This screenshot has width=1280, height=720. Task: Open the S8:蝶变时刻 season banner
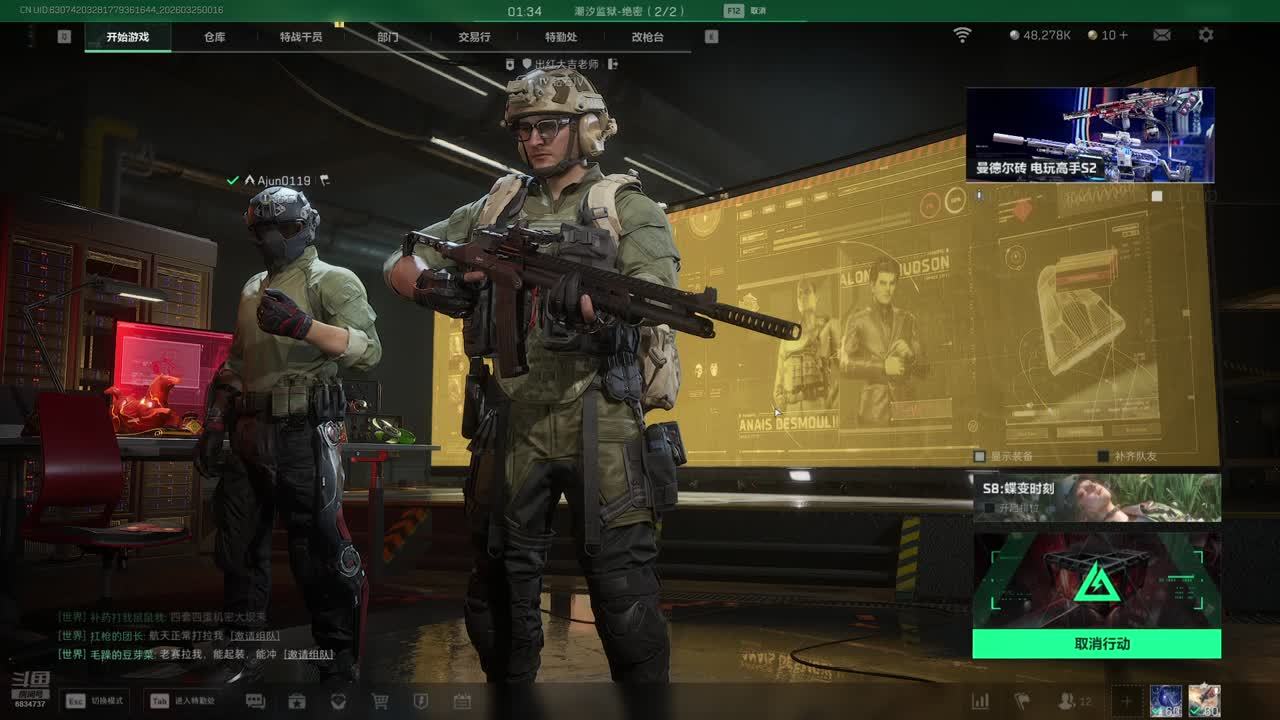click(x=1096, y=497)
